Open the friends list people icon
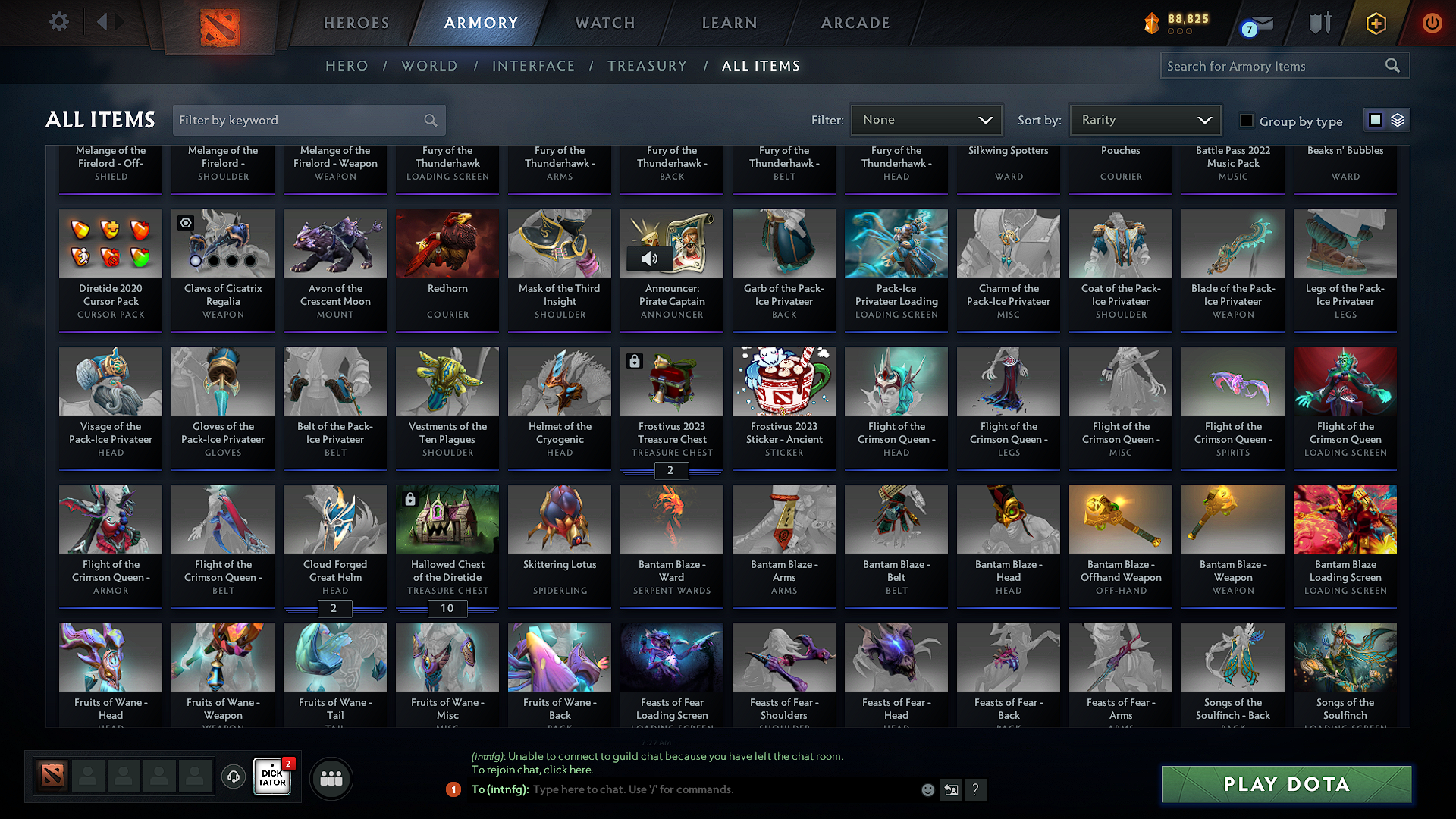 pos(331,778)
